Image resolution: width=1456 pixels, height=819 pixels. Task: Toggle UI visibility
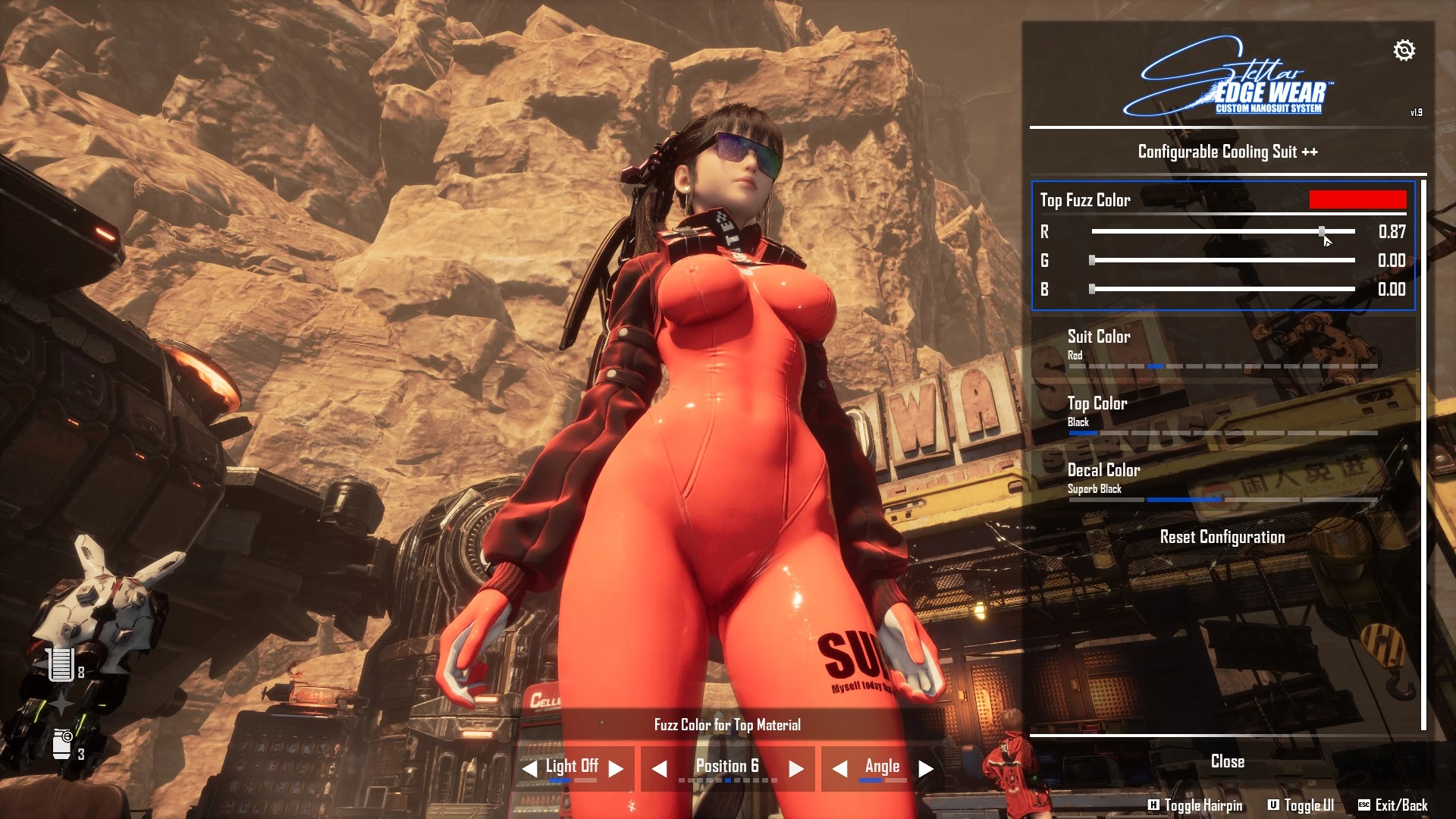(x=1301, y=805)
